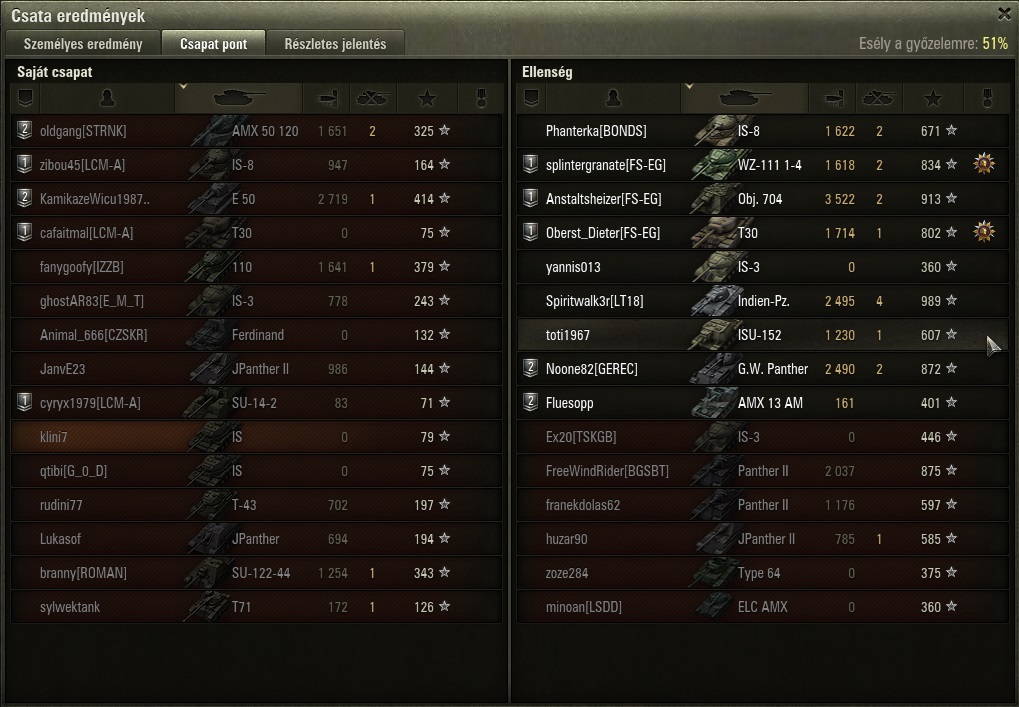Switch to the Személyes eredmény tab
Viewport: 1019px width, 707px height.
(x=83, y=44)
